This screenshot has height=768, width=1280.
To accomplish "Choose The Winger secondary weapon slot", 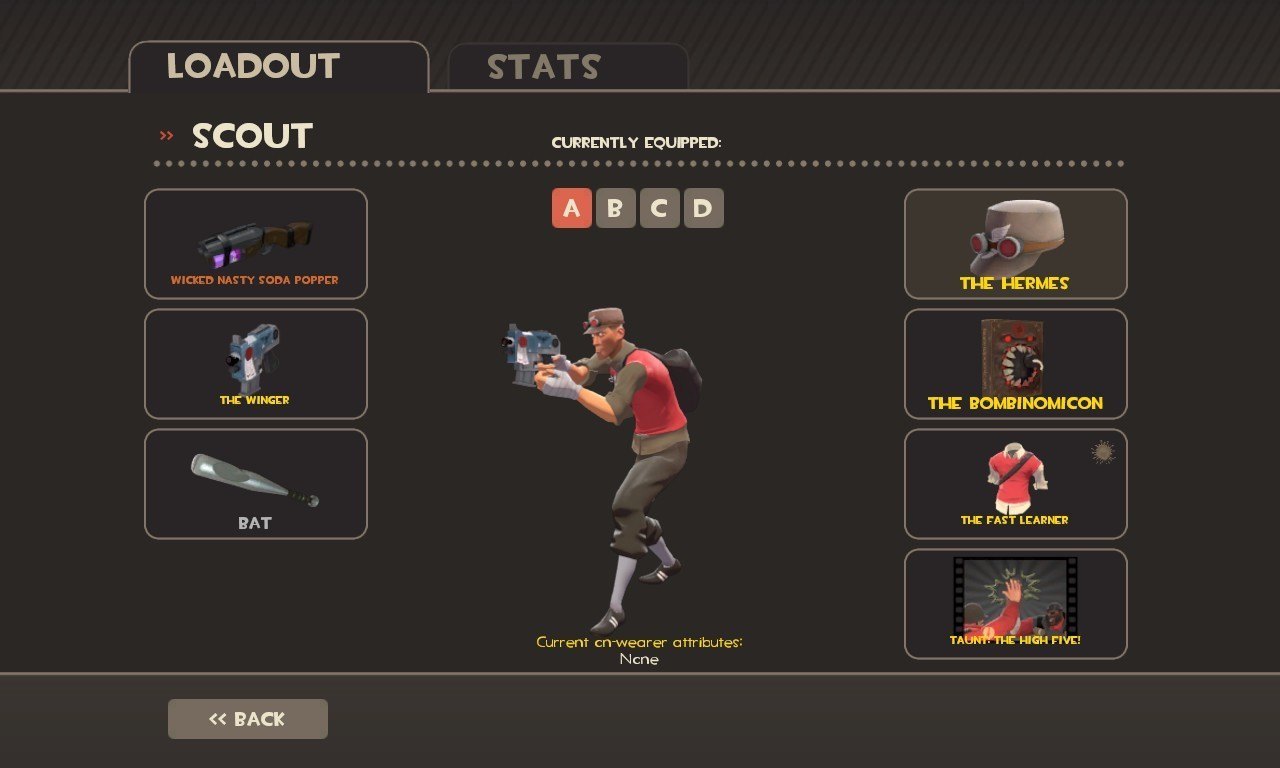I will (256, 364).
